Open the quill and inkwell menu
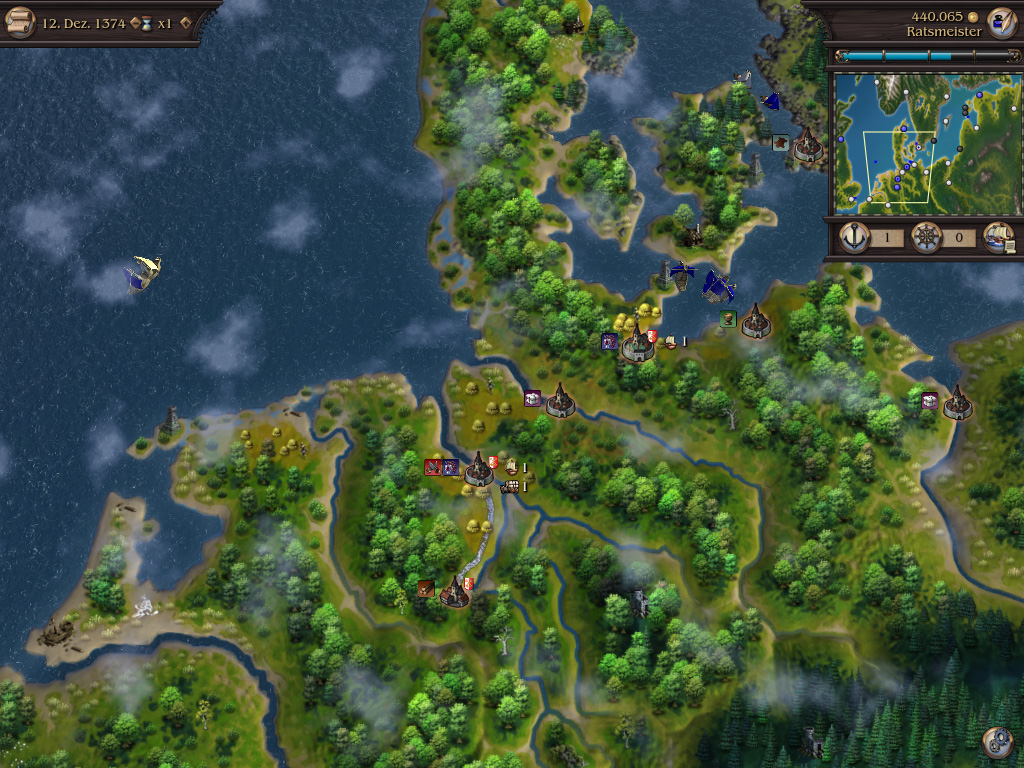 point(1000,21)
